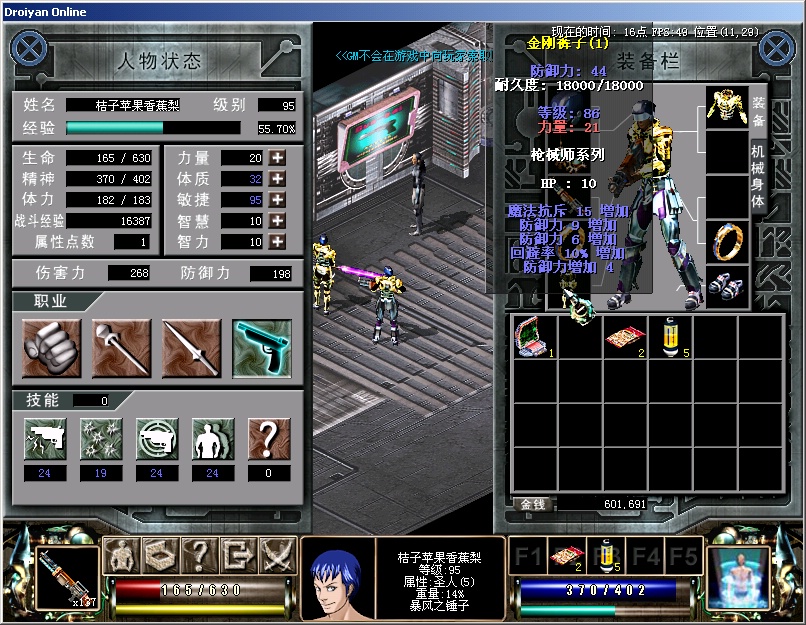Raise the 敏捷 (agility) stat
Viewport: 806px width, 625px height.
tap(277, 200)
